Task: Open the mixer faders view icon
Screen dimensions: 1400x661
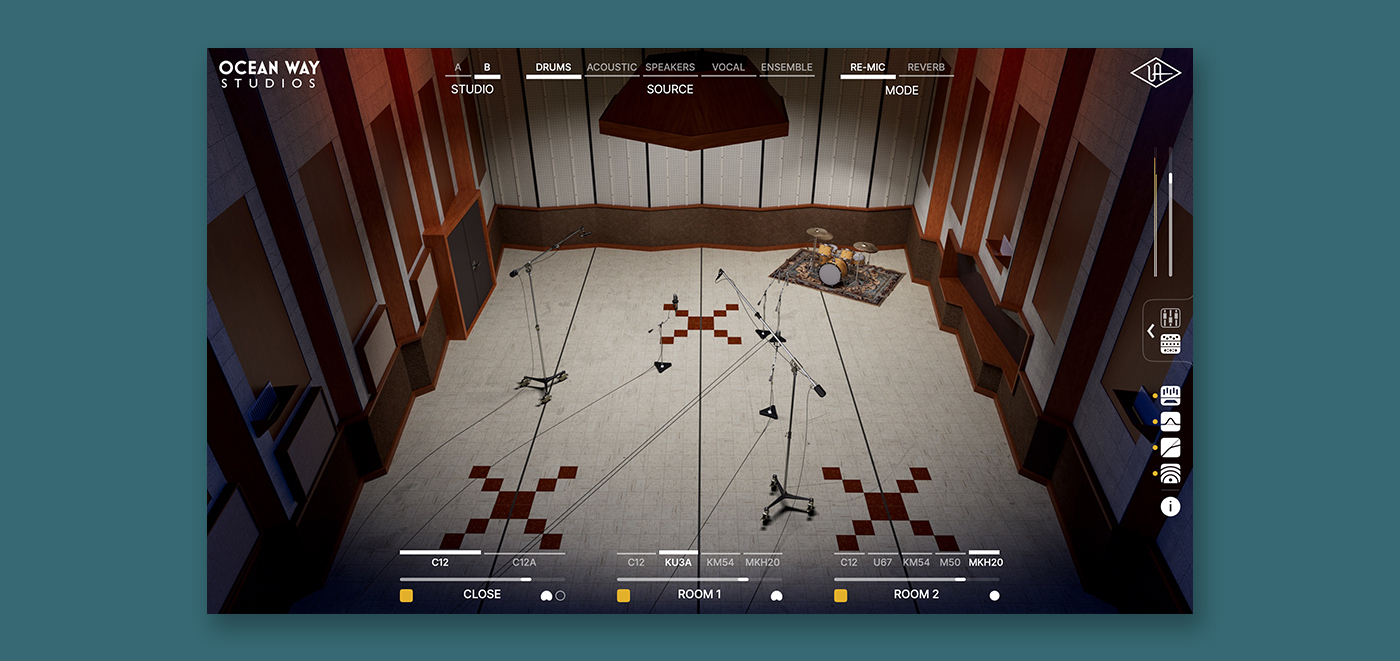Action: click(1171, 318)
